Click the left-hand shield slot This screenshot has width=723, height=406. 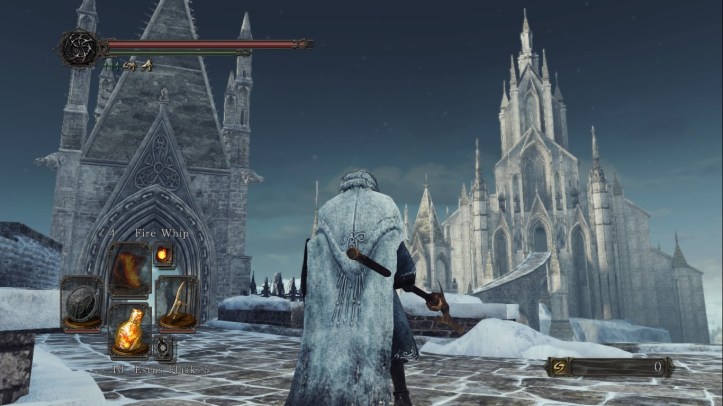(x=81, y=302)
